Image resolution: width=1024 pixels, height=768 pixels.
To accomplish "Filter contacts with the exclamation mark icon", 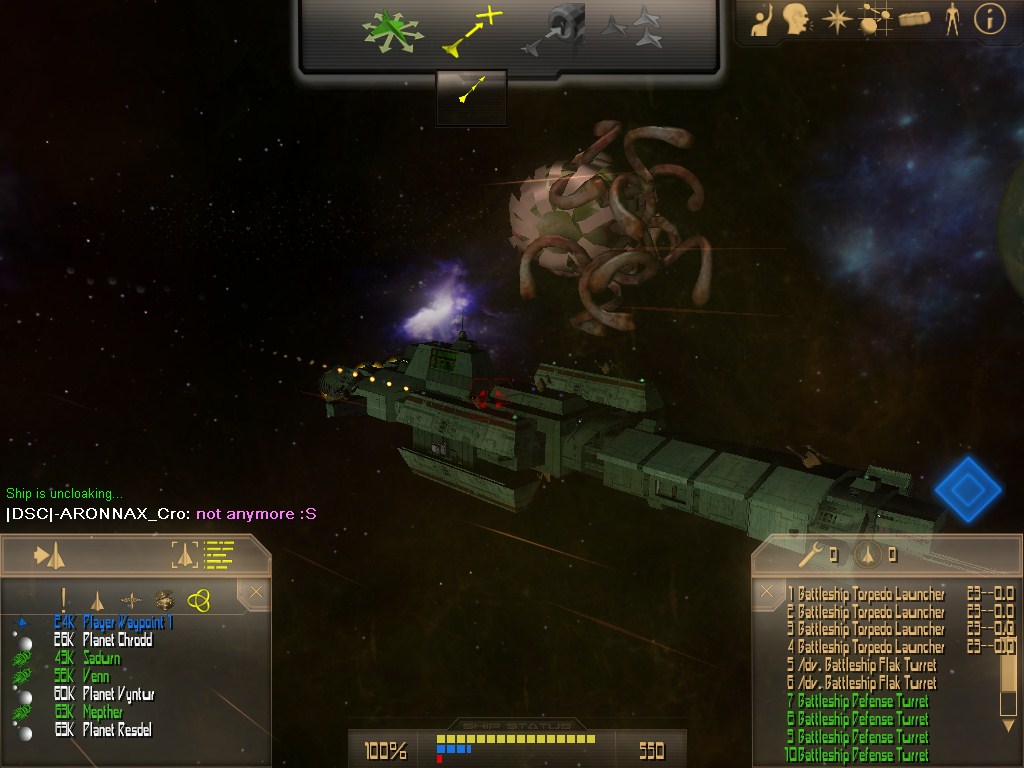I will [x=64, y=600].
